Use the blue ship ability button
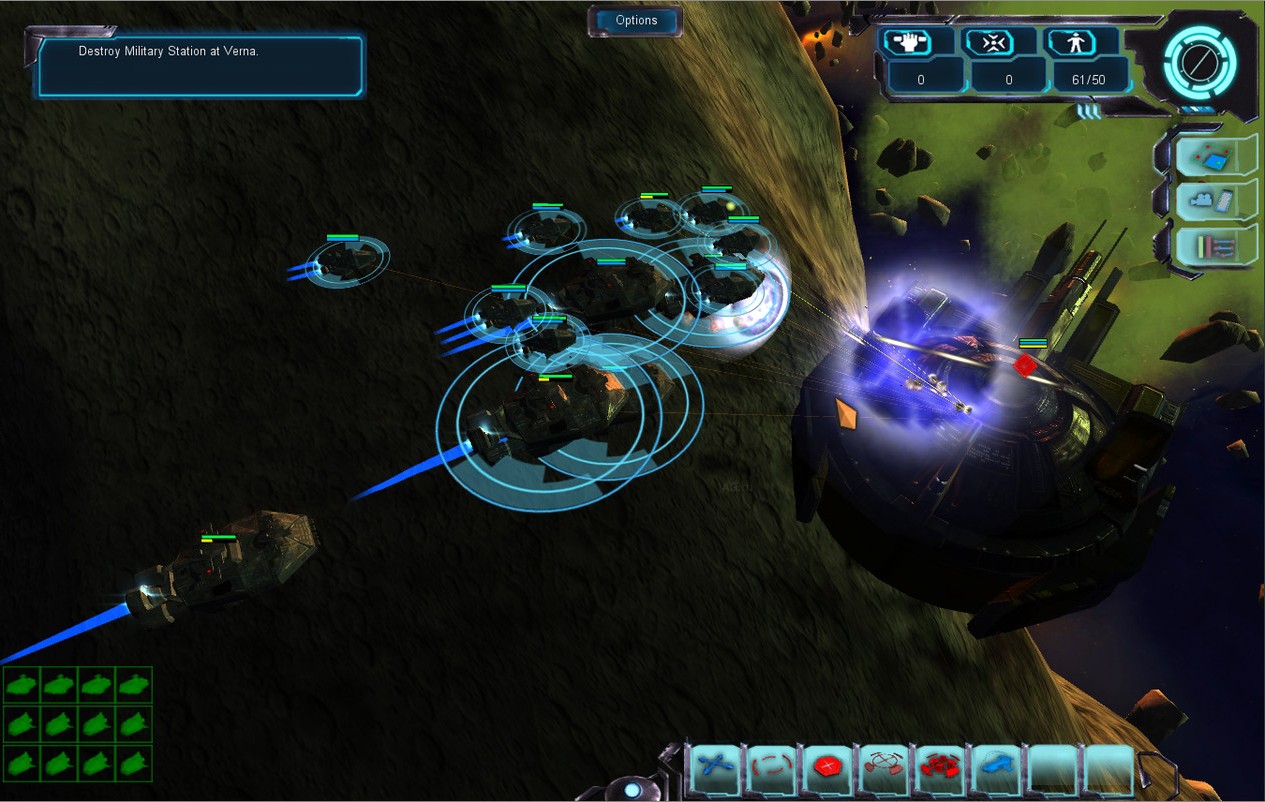Image resolution: width=1265 pixels, height=802 pixels. 995,768
